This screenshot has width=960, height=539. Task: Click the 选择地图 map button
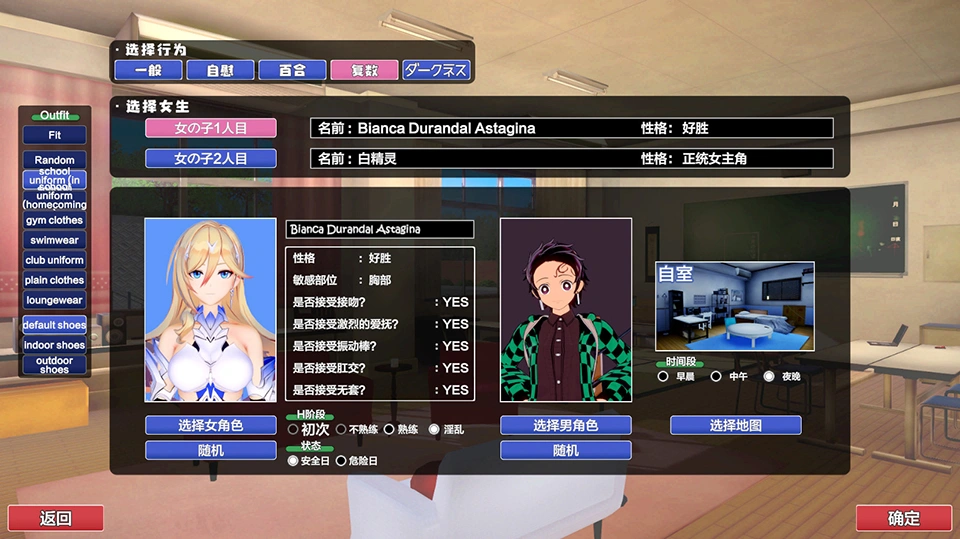point(735,425)
